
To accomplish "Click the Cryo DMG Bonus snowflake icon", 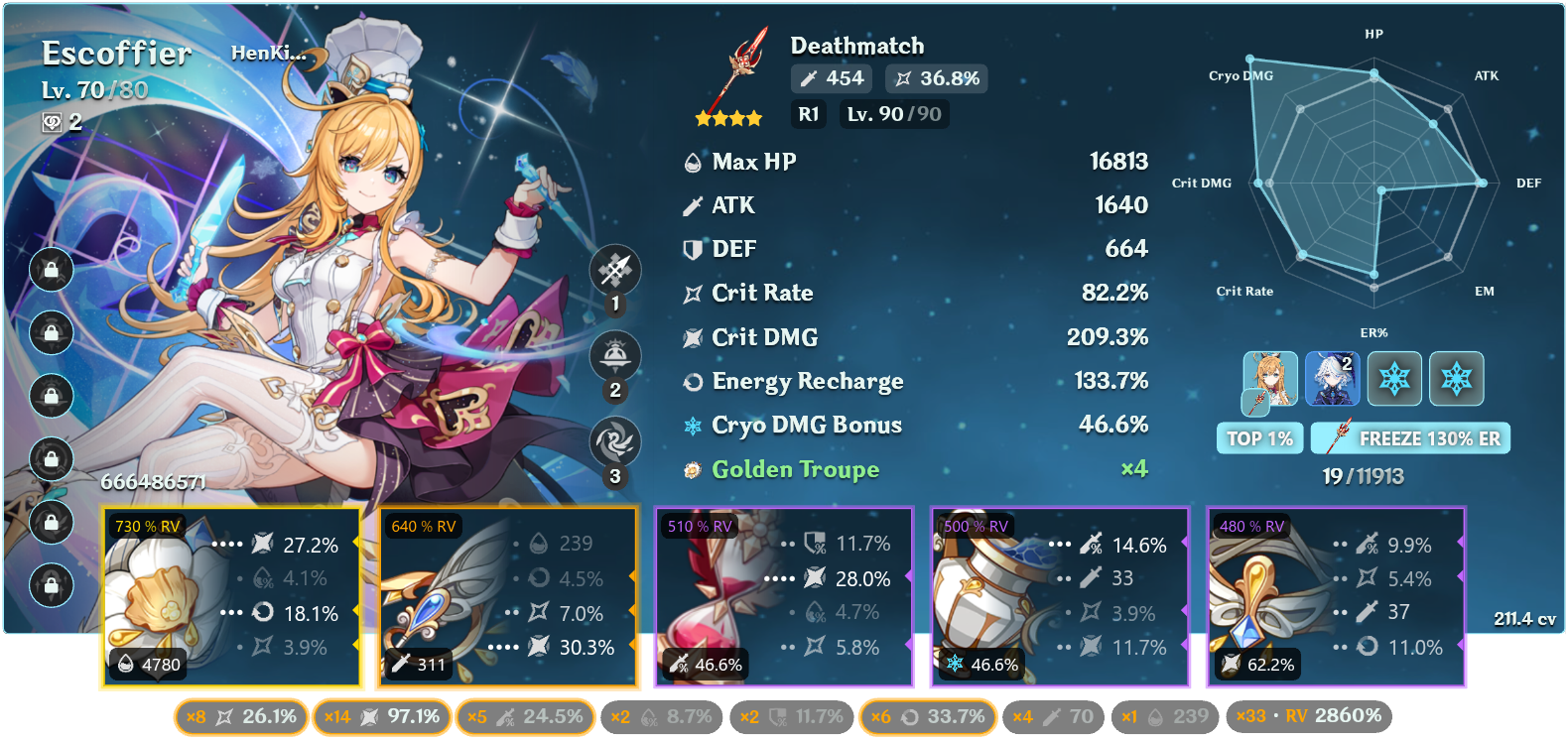I will point(692,425).
